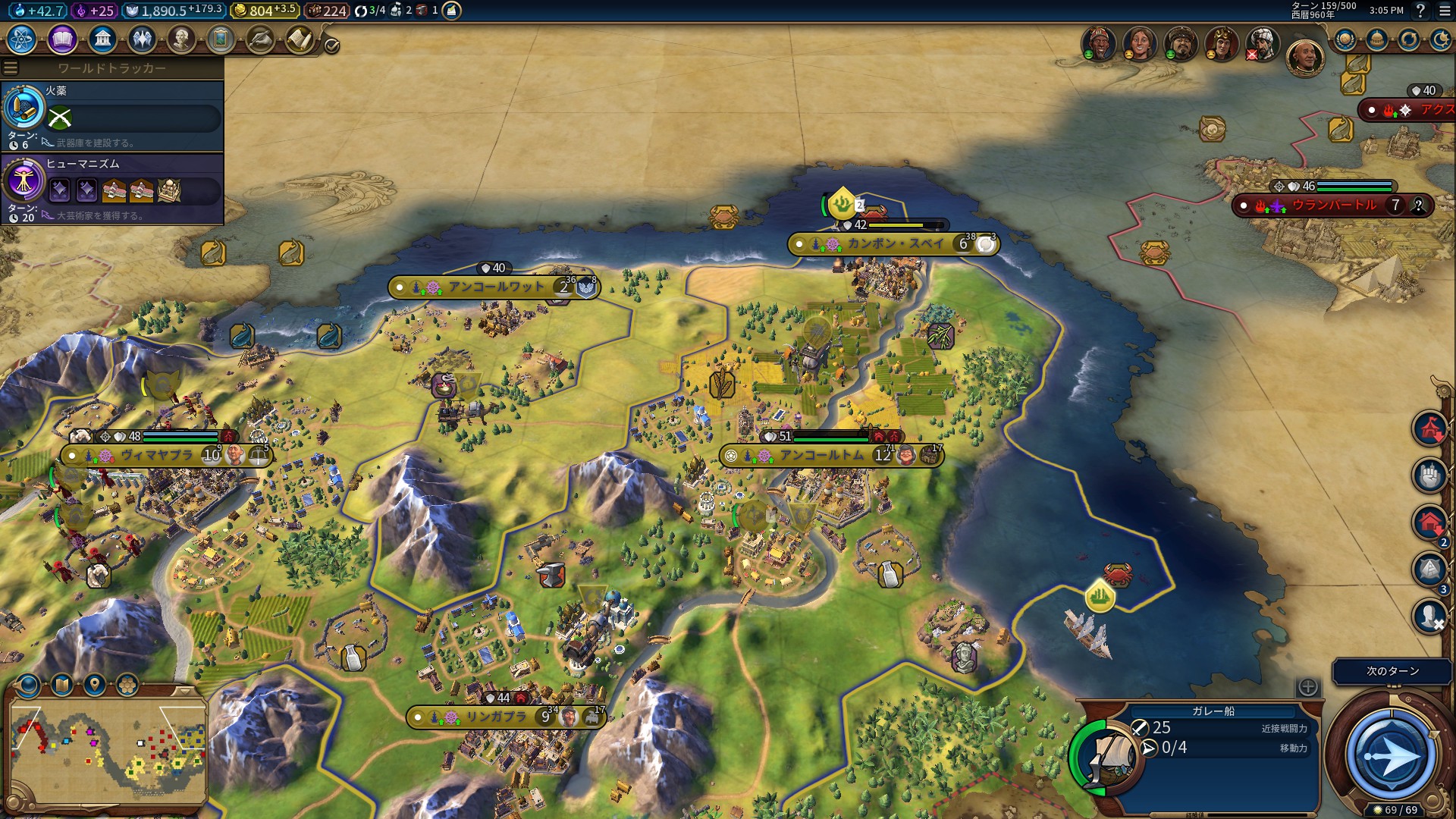Open the civics tree book icon
Image resolution: width=1456 pixels, height=819 pixels.
pos(62,39)
